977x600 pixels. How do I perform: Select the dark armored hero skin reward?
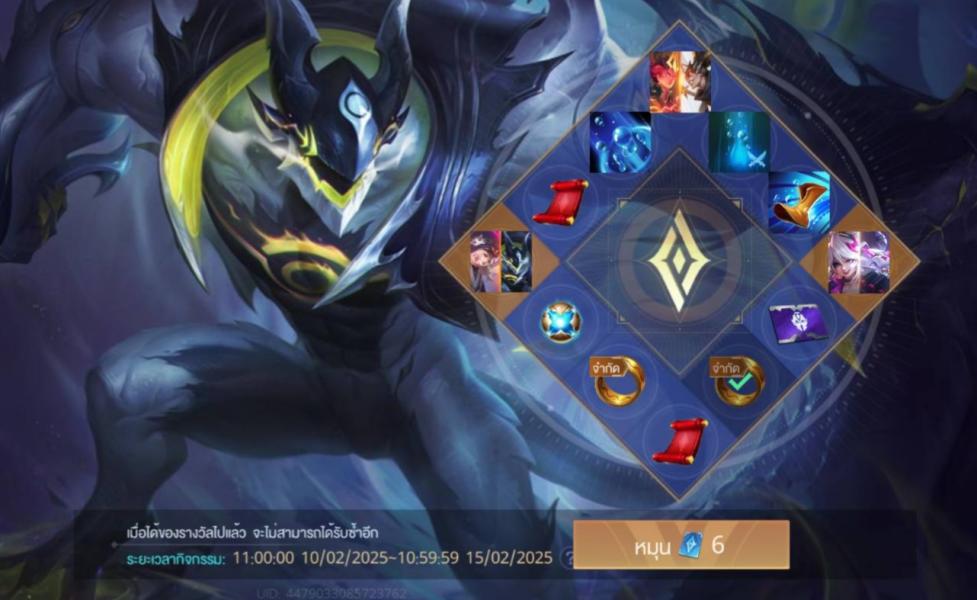click(501, 262)
